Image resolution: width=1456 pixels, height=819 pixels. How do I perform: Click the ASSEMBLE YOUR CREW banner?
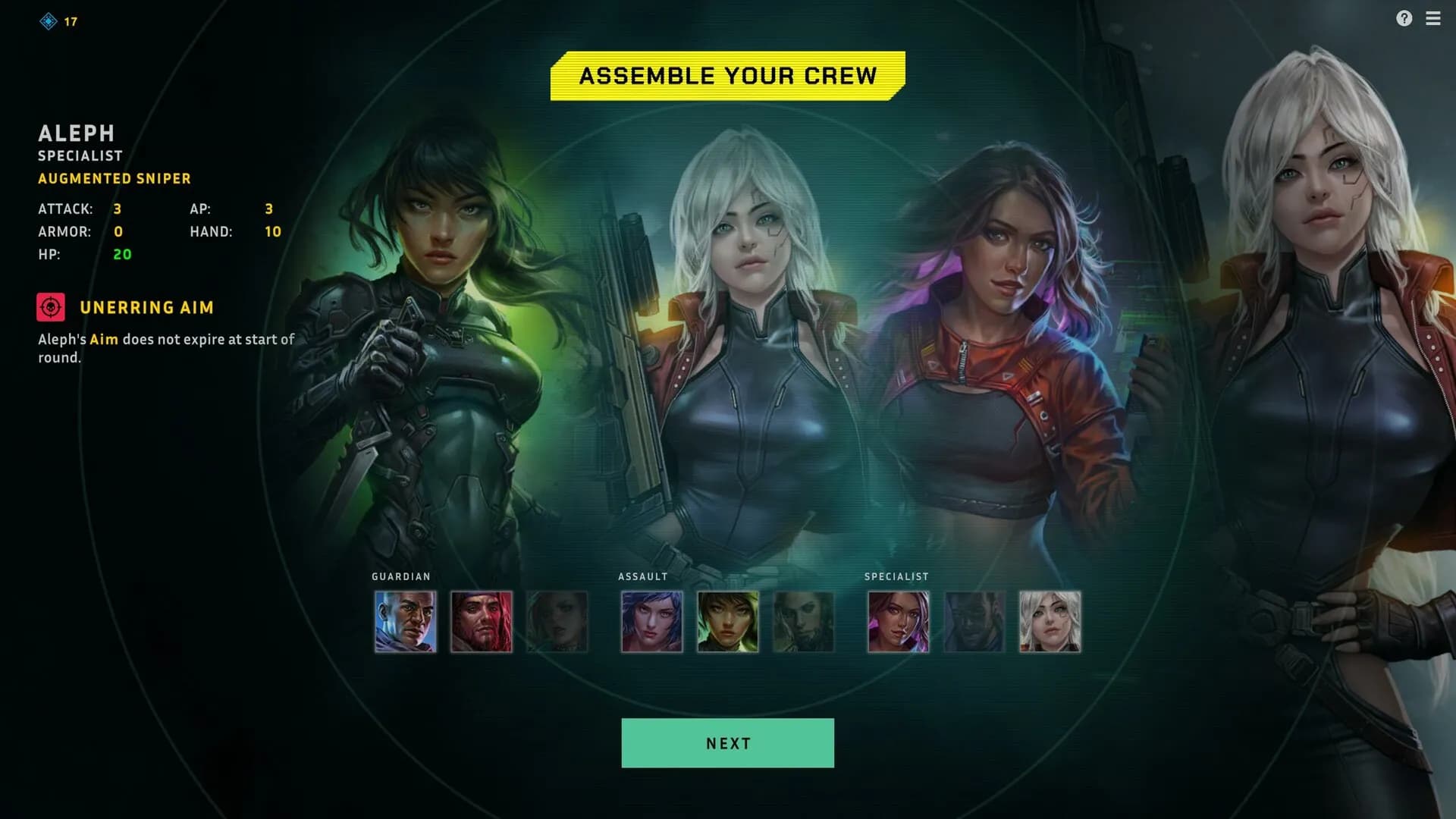point(727,75)
